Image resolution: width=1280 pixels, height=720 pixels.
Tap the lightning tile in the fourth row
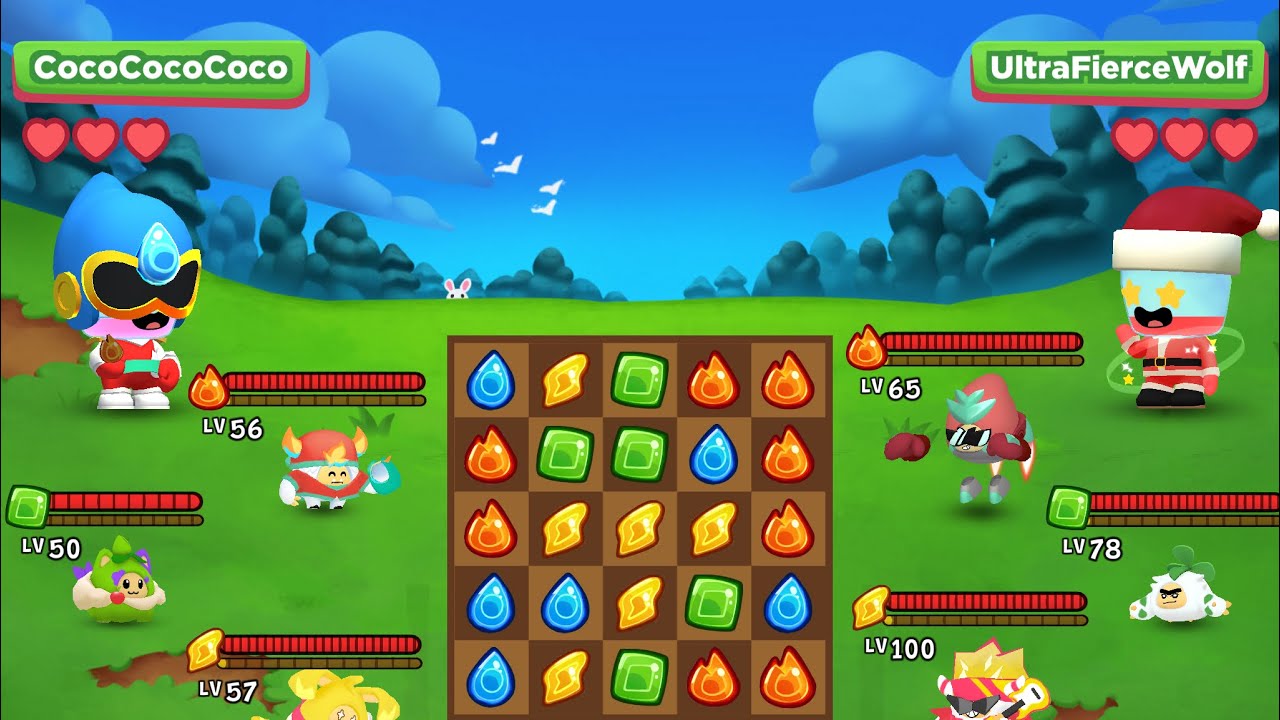(639, 602)
